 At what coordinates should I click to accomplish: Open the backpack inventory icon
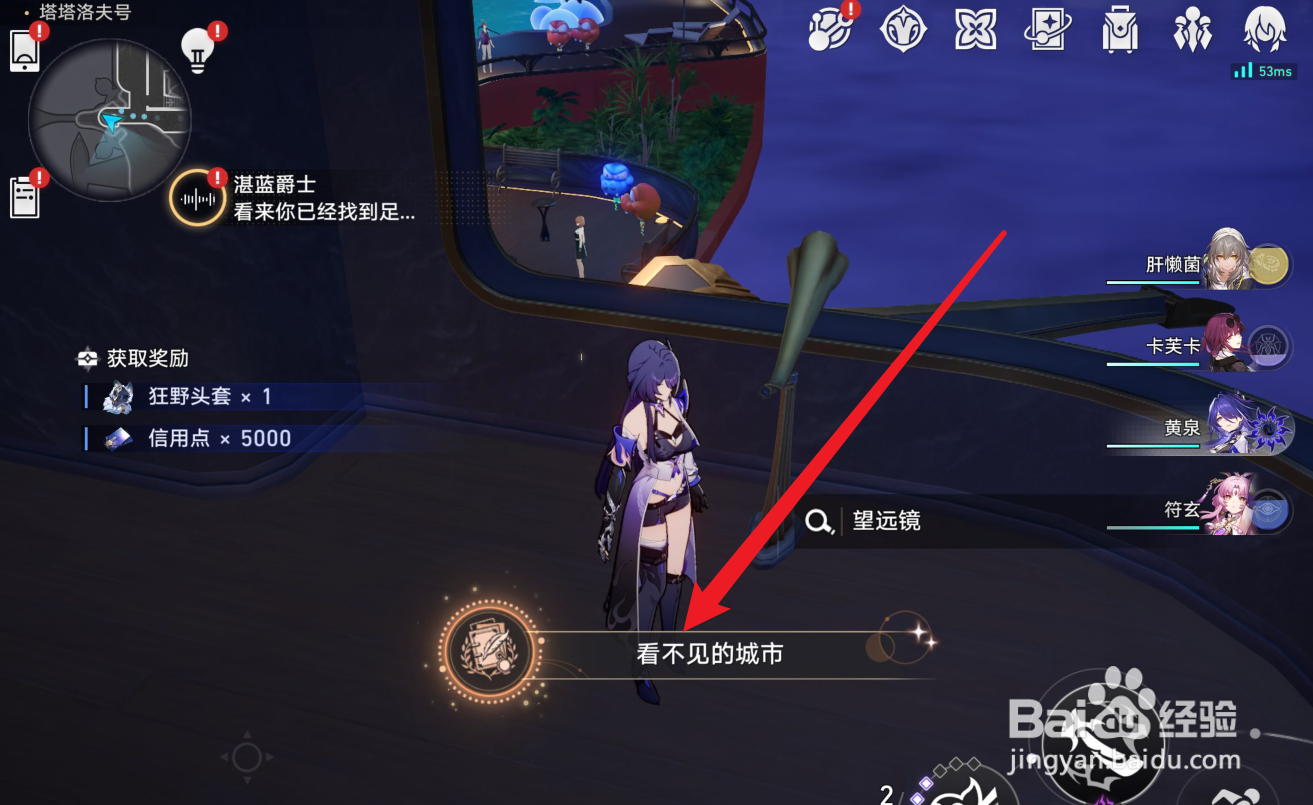[x=1119, y=30]
